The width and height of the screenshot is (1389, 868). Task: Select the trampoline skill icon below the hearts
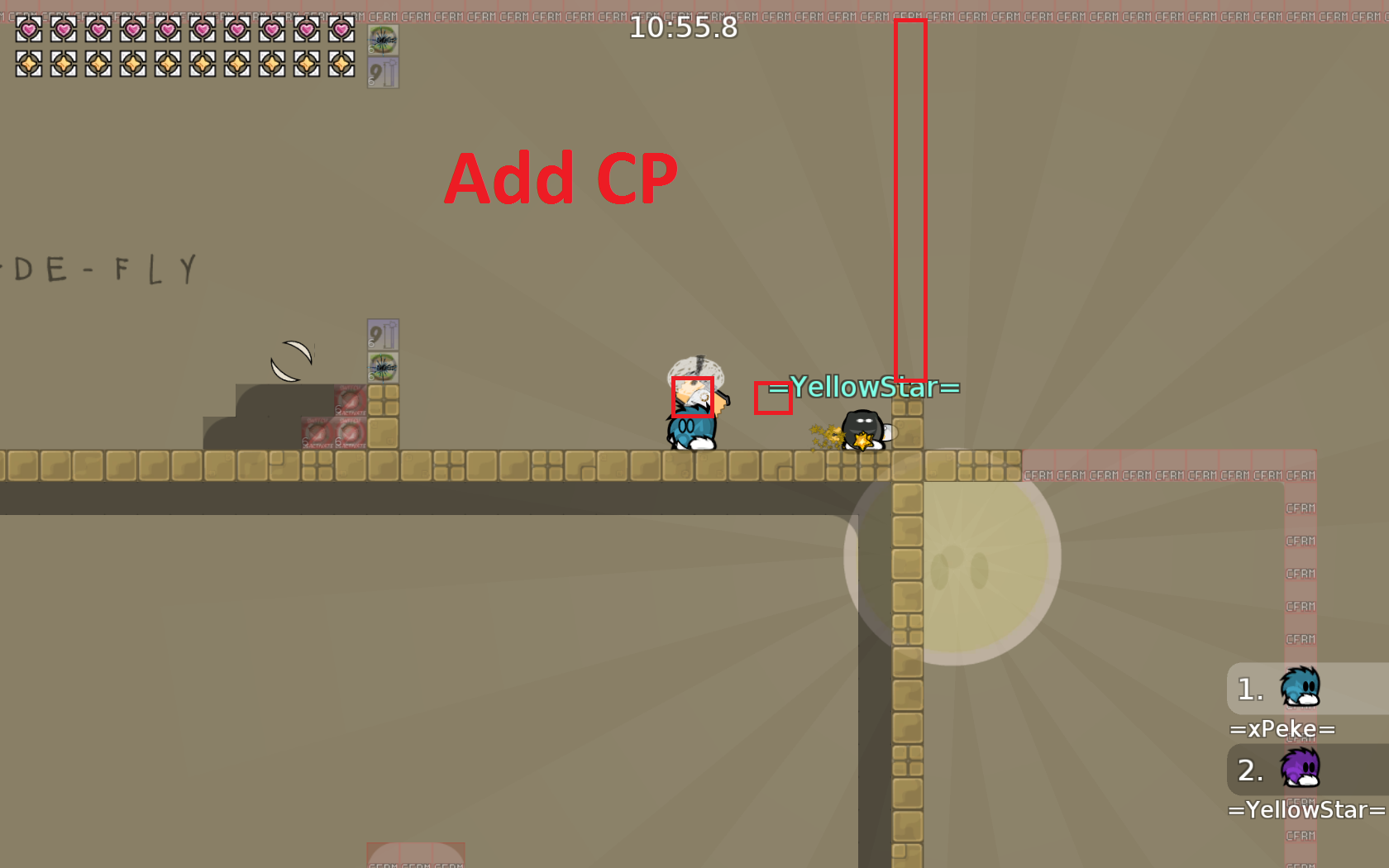click(382, 40)
